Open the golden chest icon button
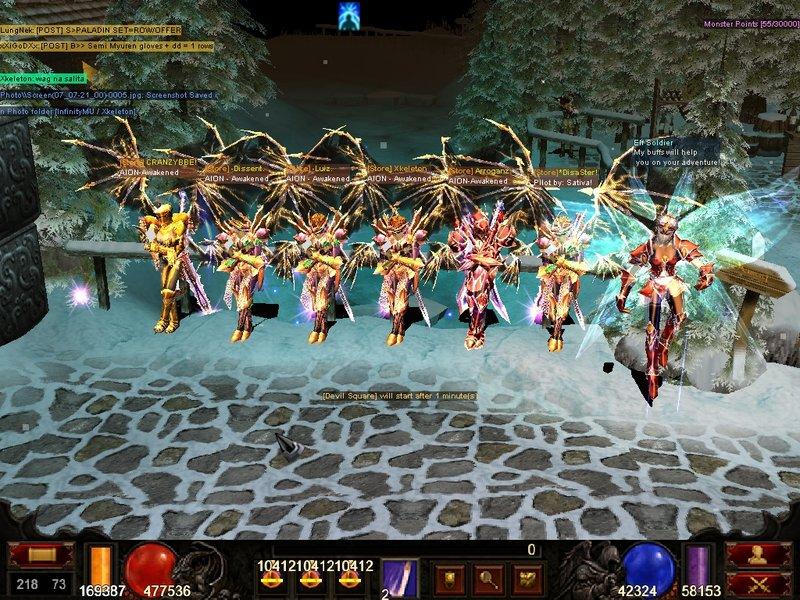 pos(525,577)
